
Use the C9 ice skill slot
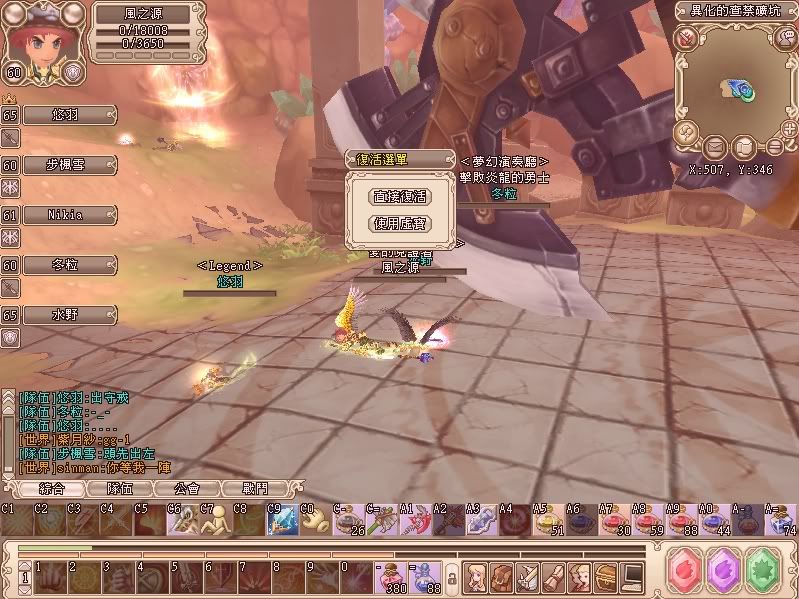[281, 521]
